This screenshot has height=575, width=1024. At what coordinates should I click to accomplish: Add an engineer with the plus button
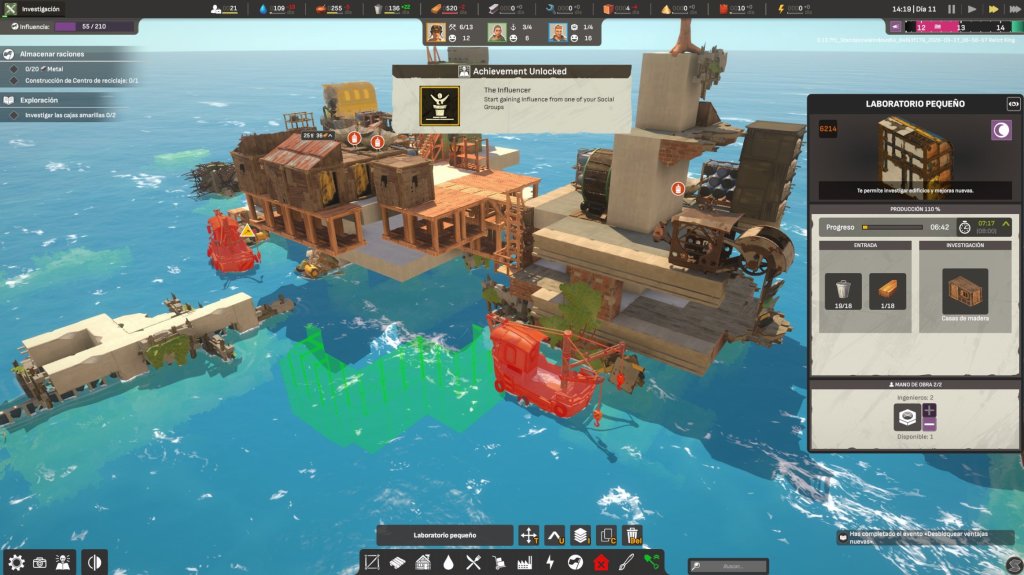click(930, 410)
